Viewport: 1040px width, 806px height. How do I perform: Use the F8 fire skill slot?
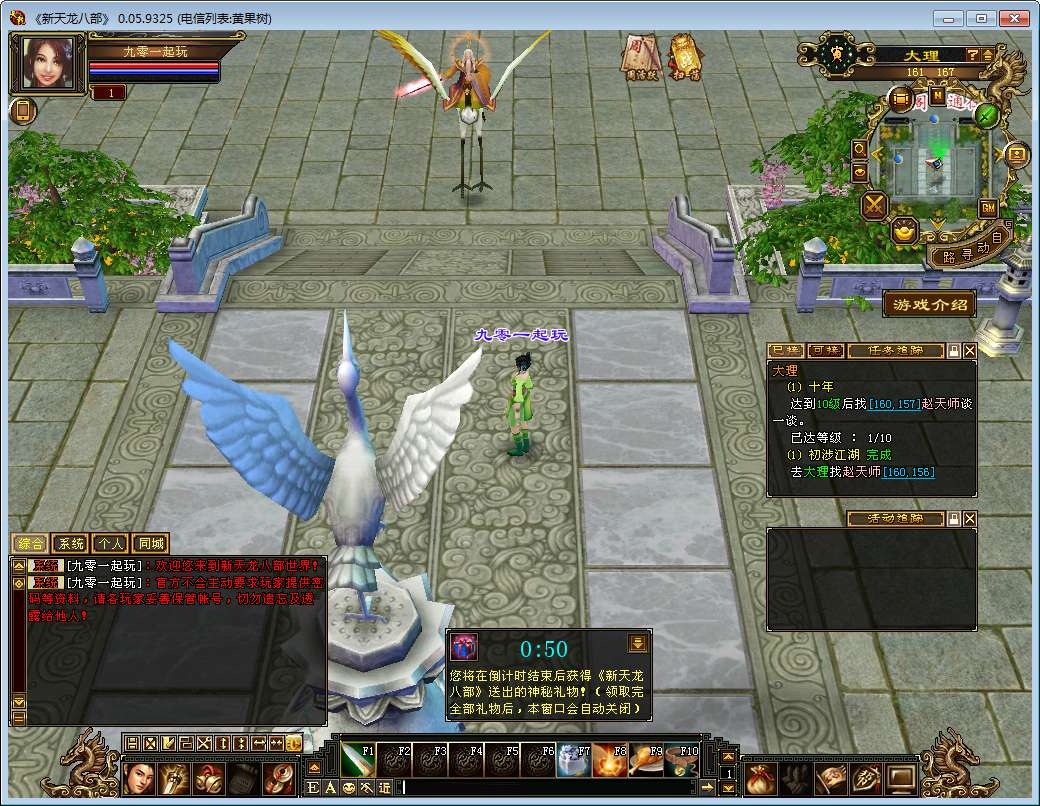point(608,761)
